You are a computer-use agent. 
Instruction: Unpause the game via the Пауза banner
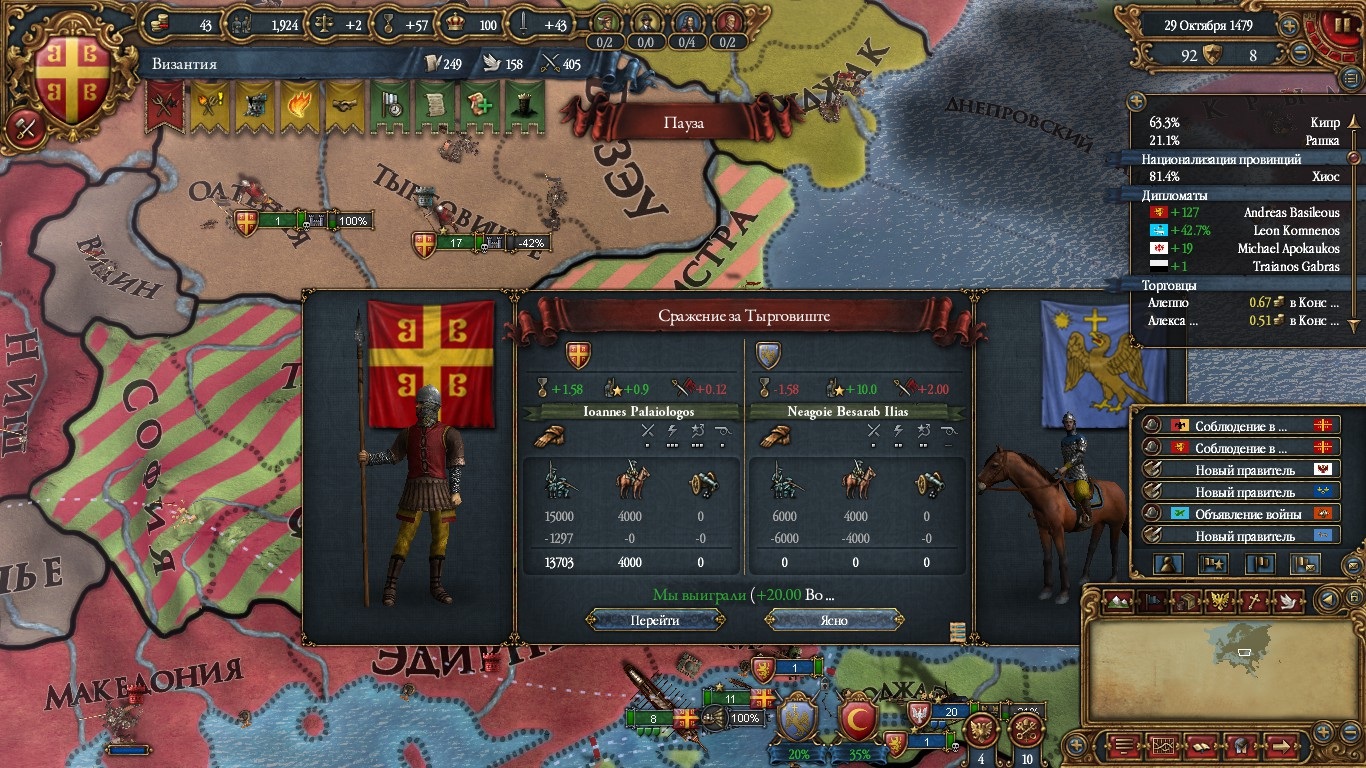[x=684, y=122]
